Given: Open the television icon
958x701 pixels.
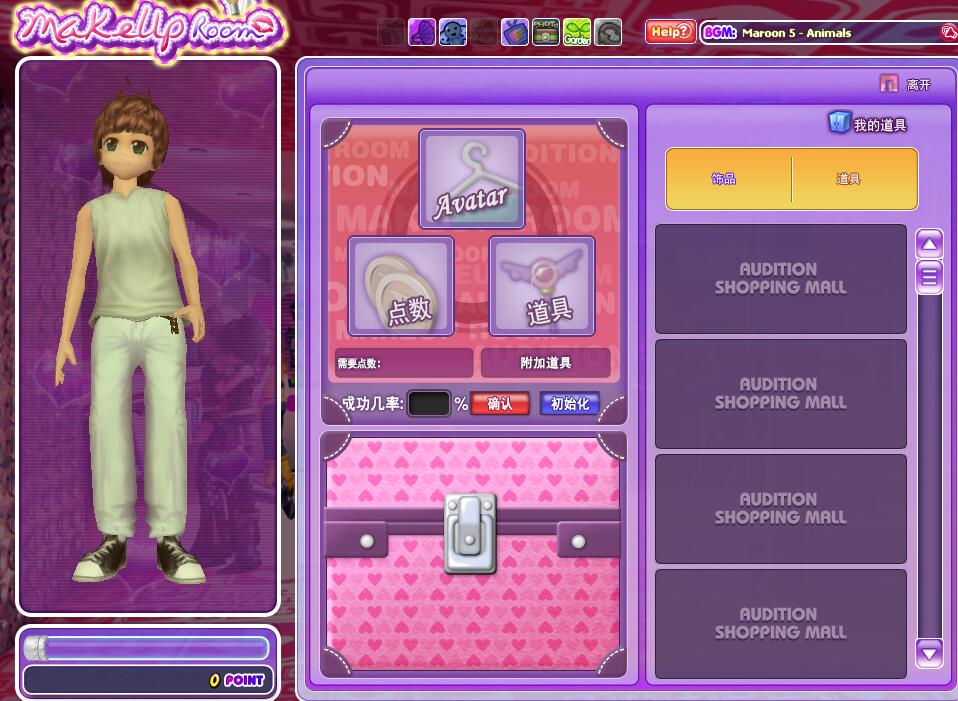Looking at the screenshot, I should tap(515, 32).
